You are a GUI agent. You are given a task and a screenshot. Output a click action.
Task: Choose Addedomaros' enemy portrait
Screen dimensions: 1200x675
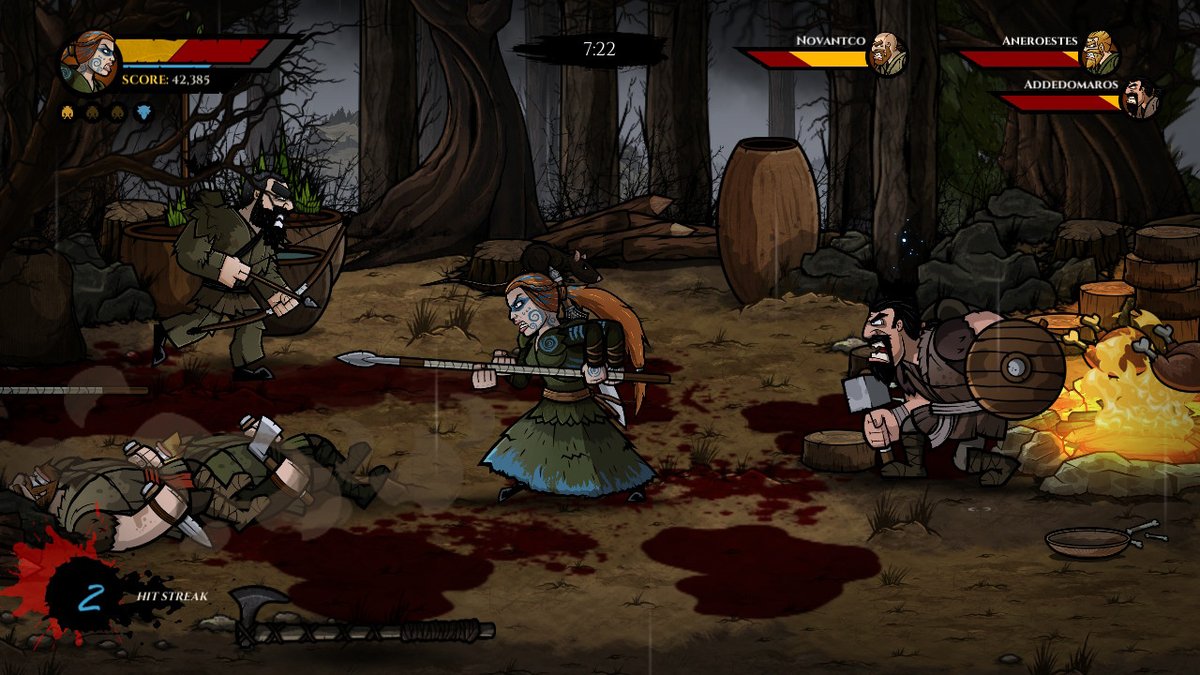tap(1139, 99)
